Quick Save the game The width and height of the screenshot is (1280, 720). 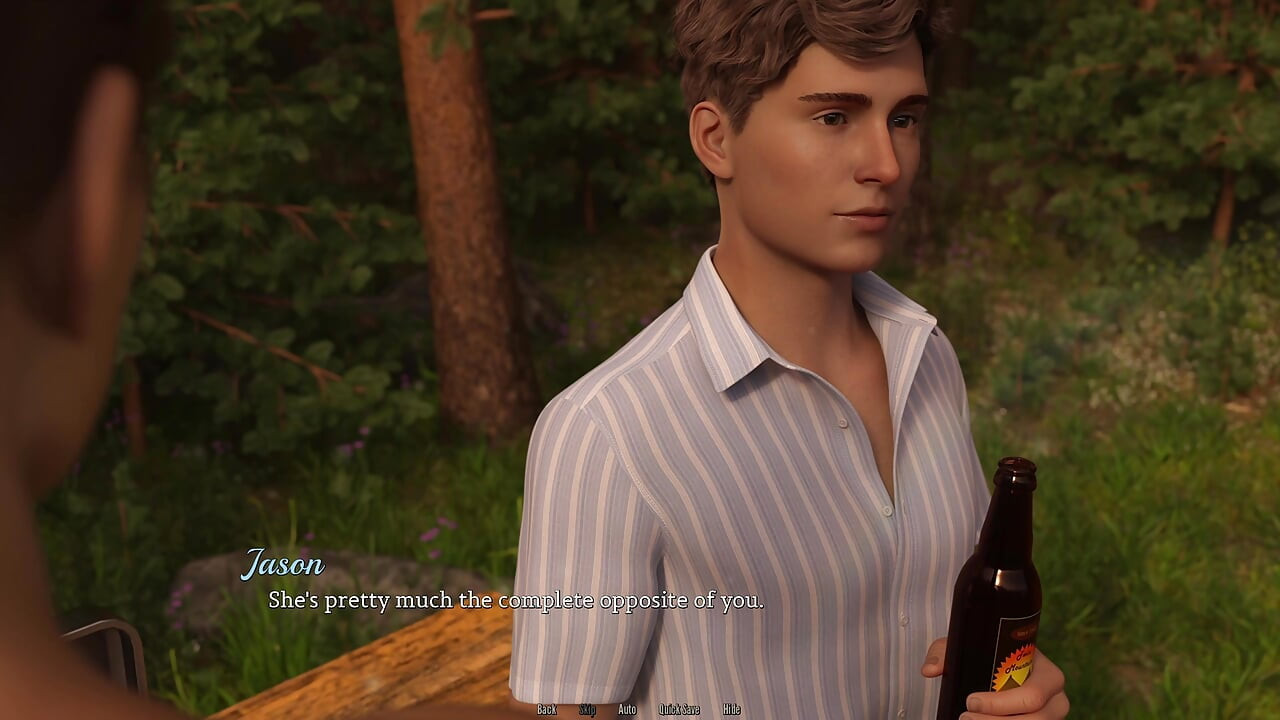679,709
